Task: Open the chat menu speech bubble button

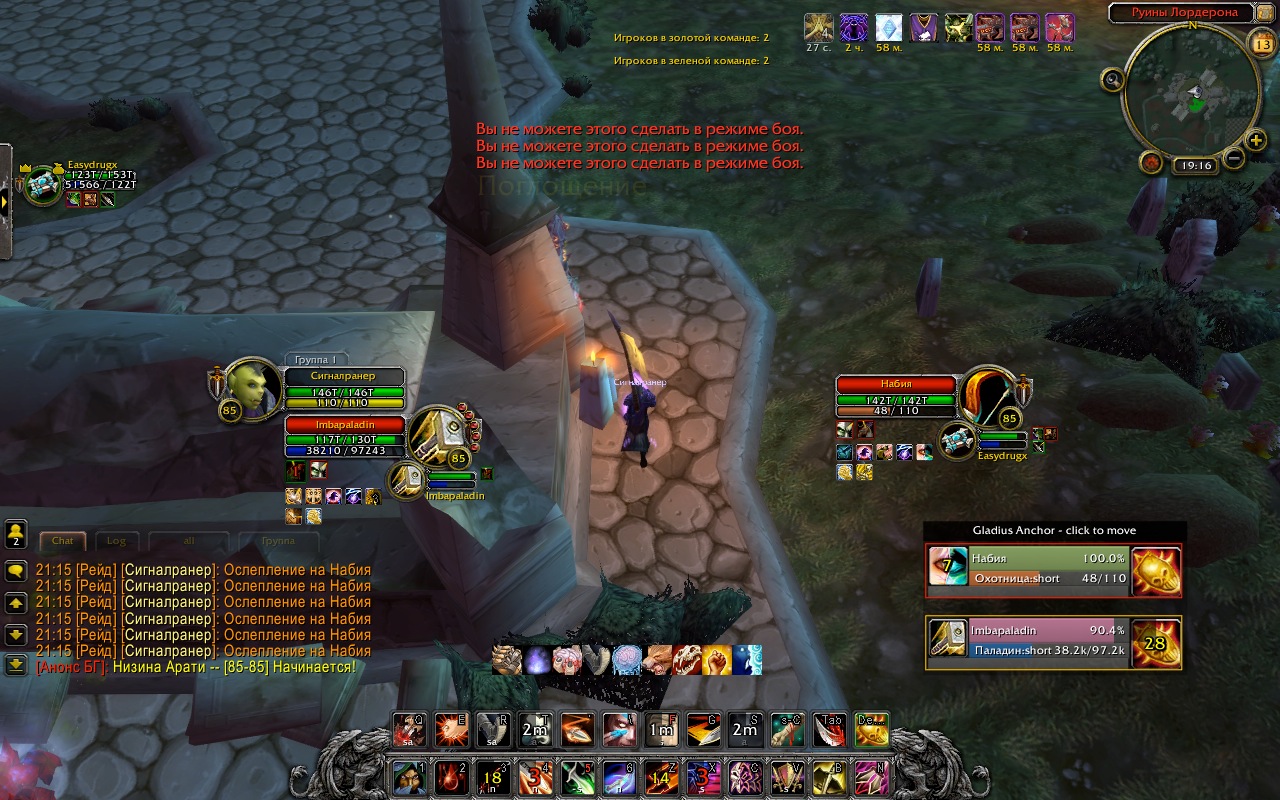Action: tap(16, 571)
